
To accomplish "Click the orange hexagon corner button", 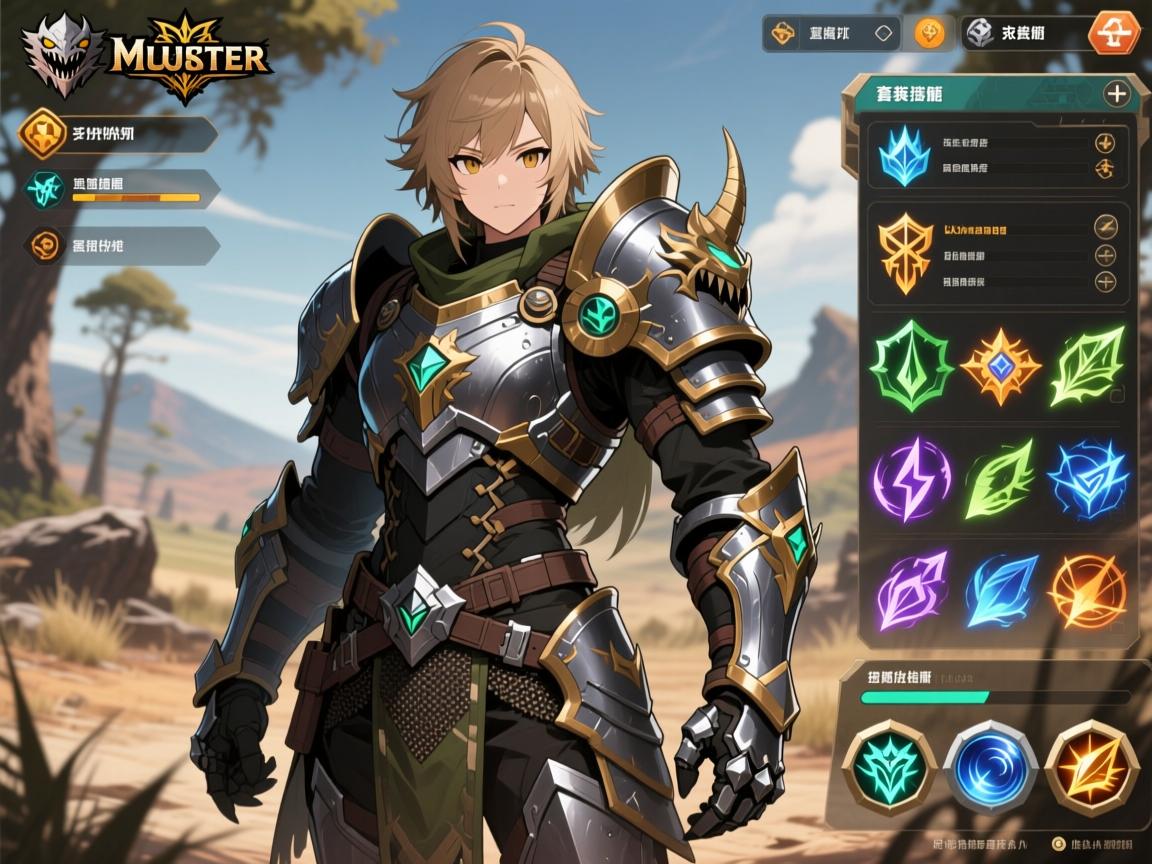I will [x=1113, y=33].
